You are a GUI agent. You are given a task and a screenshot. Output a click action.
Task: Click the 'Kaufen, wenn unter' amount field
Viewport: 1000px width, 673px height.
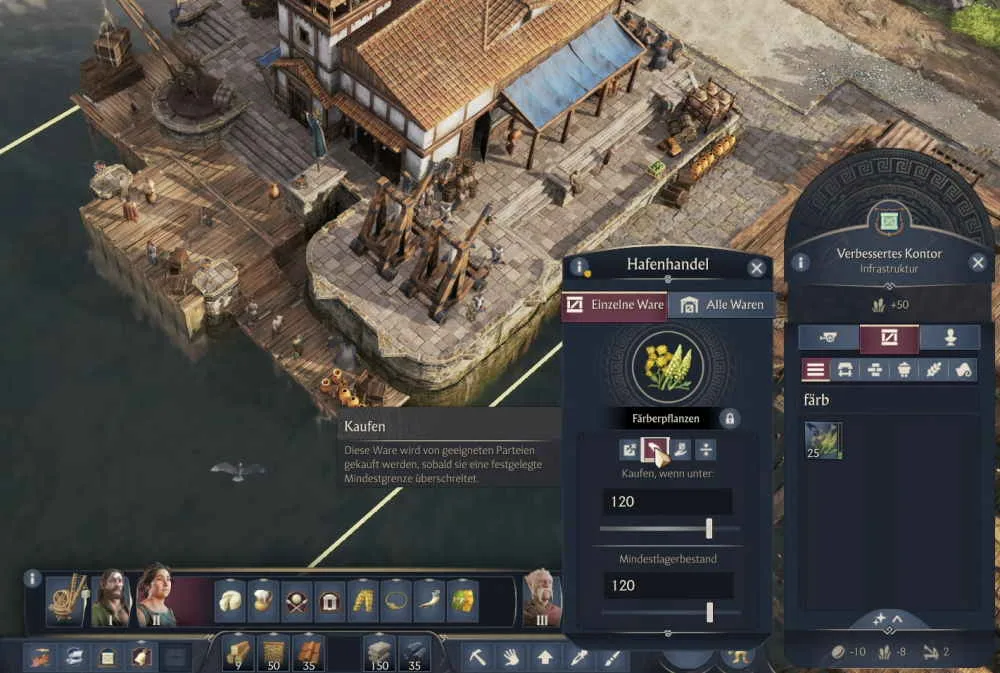(x=667, y=502)
